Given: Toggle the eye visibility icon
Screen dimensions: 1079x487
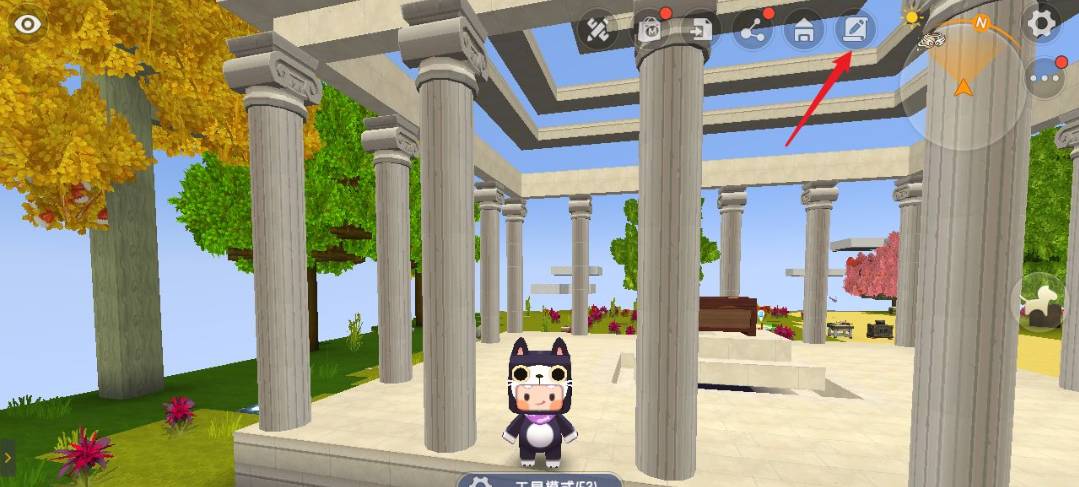Looking at the screenshot, I should (28, 25).
